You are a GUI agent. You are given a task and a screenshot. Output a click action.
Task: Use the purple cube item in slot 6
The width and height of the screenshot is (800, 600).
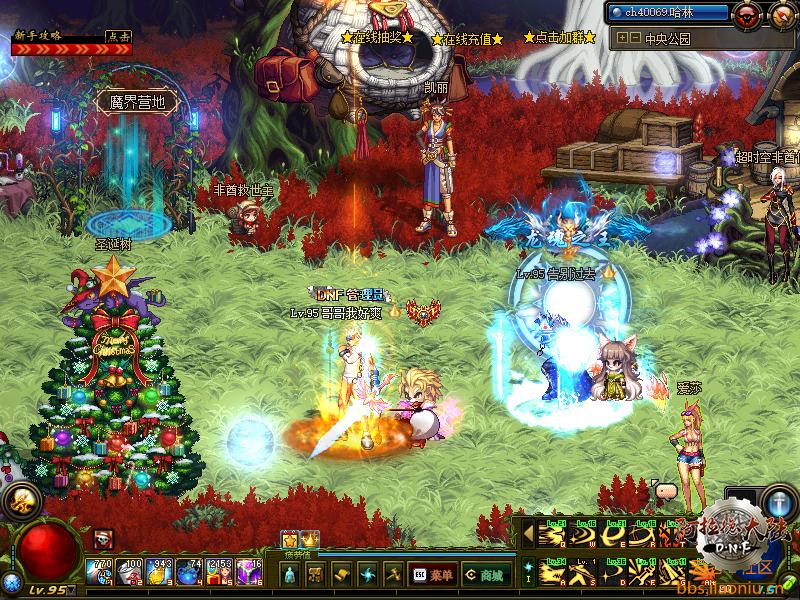tap(249, 573)
